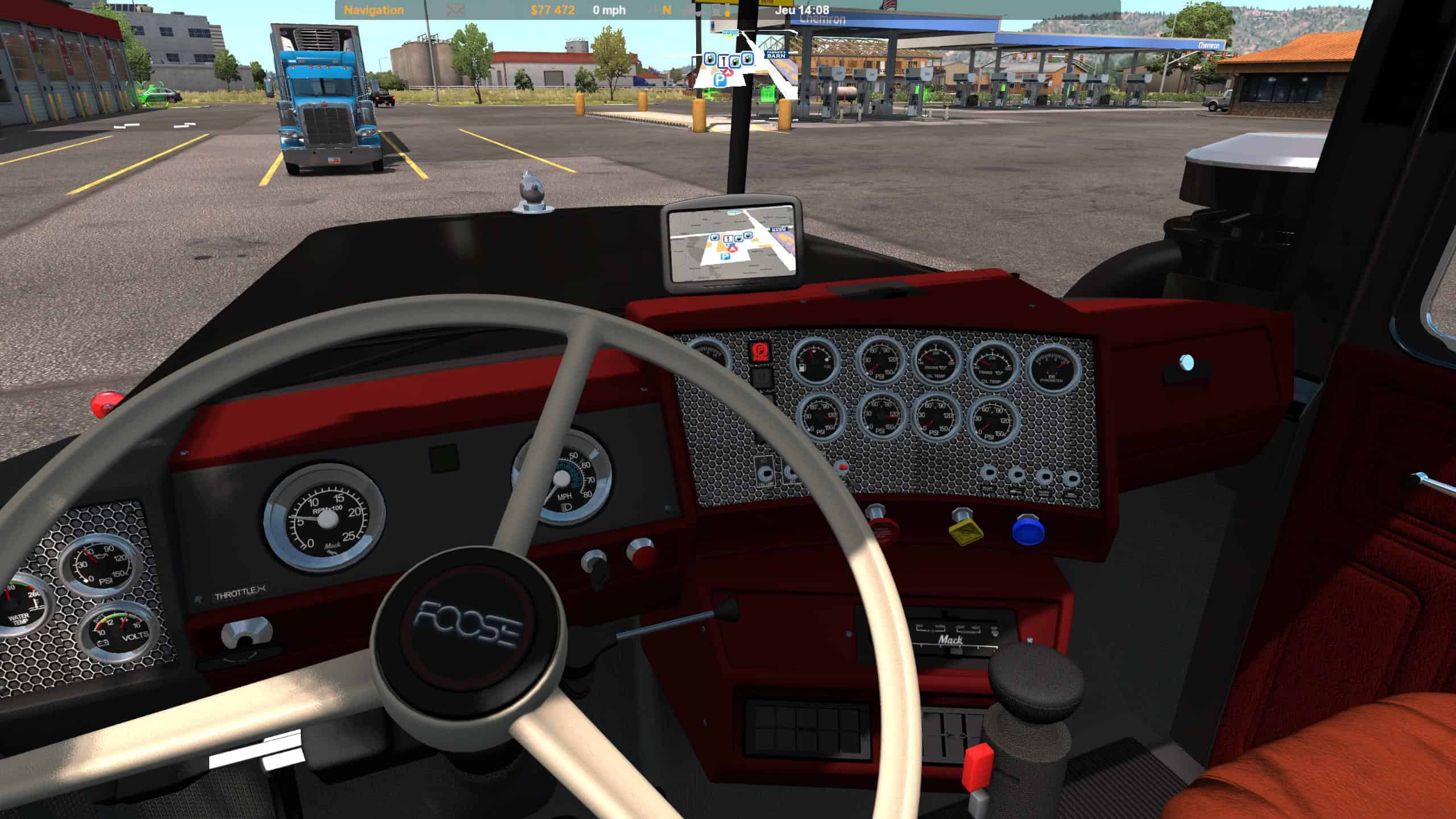
Task: Click the floating GPS map overlay
Action: point(739,64)
